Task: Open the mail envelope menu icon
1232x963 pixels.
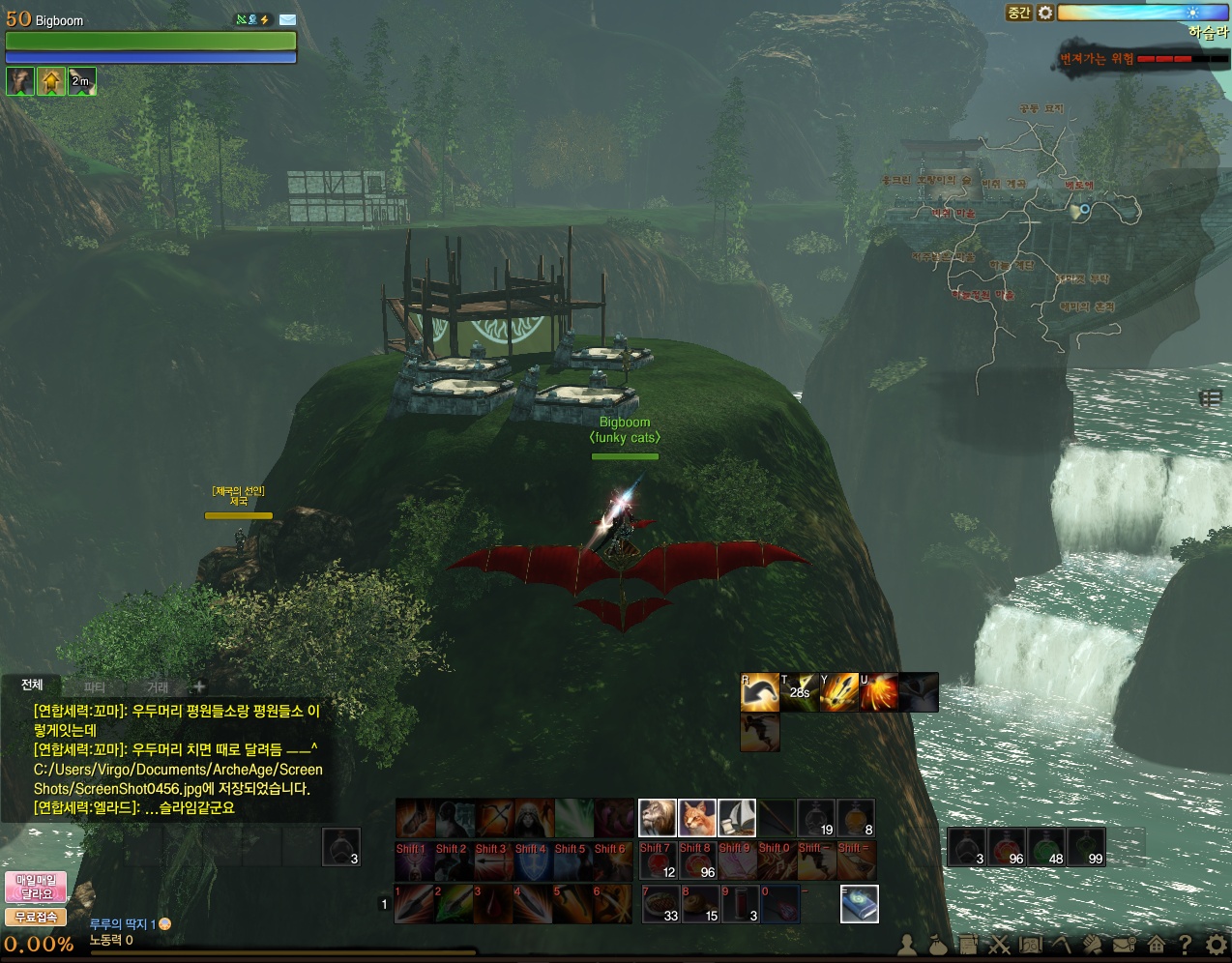Action: click(x=1124, y=945)
